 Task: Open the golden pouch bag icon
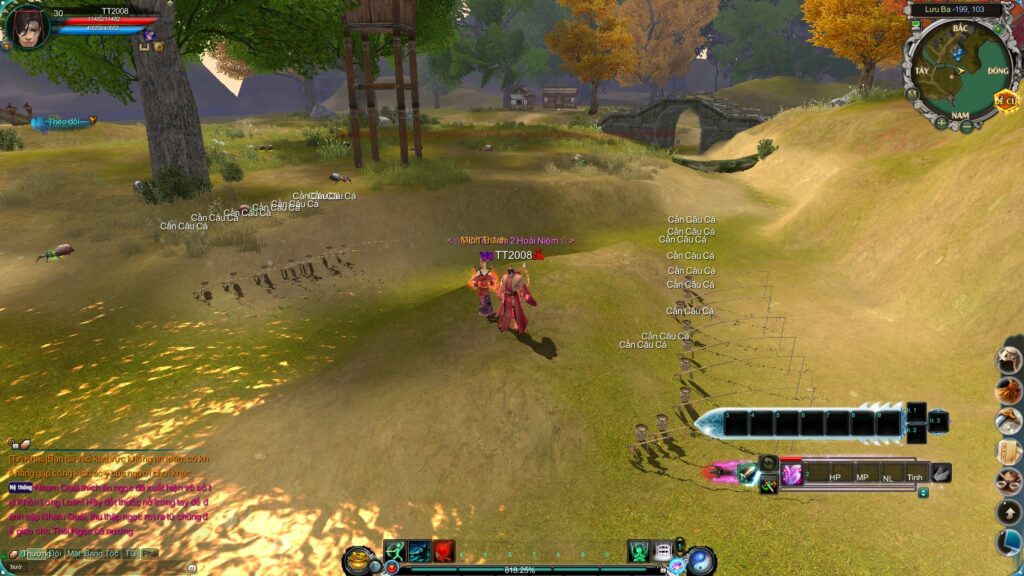point(357,561)
